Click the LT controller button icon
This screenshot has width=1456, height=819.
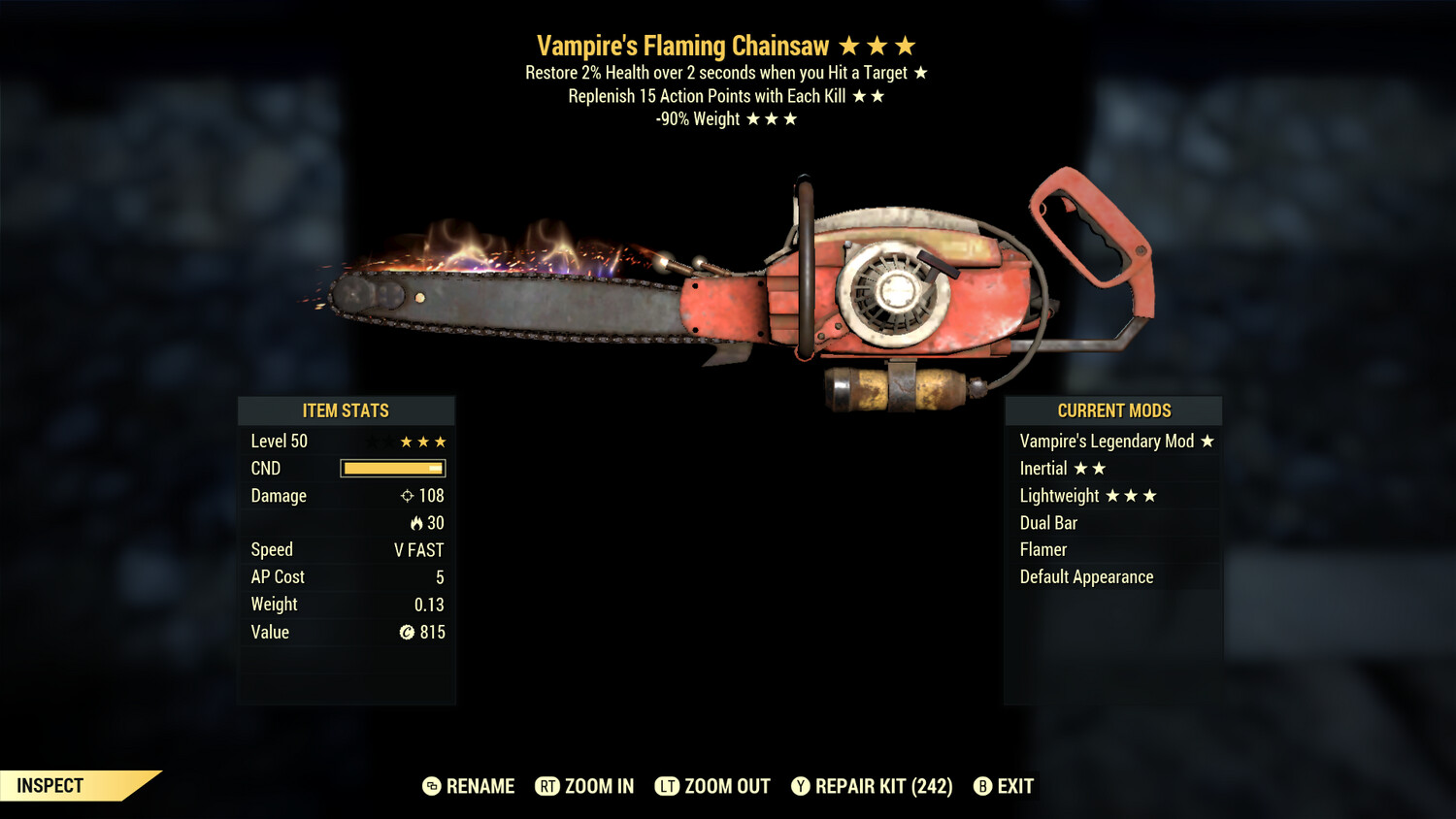pos(669,786)
